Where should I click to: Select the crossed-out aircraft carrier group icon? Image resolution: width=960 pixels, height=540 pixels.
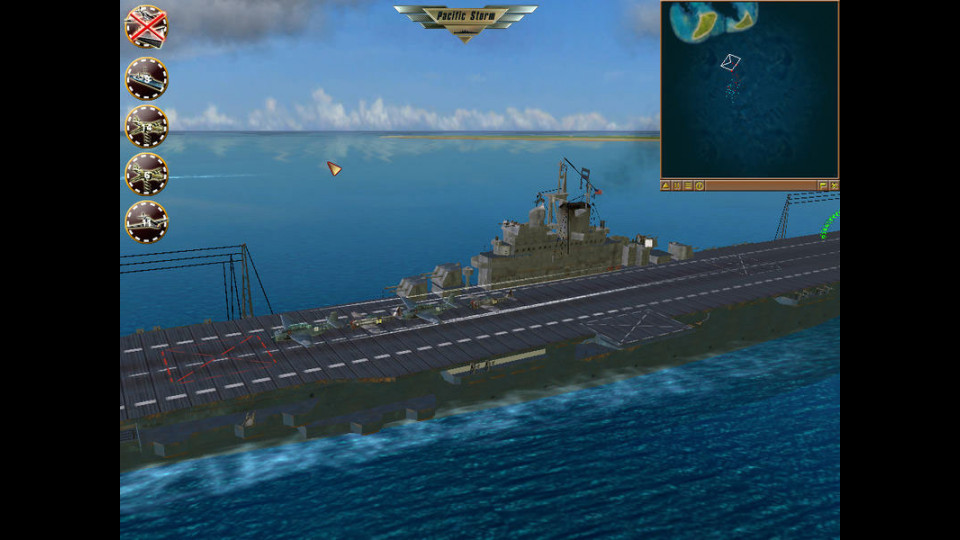tap(146, 27)
